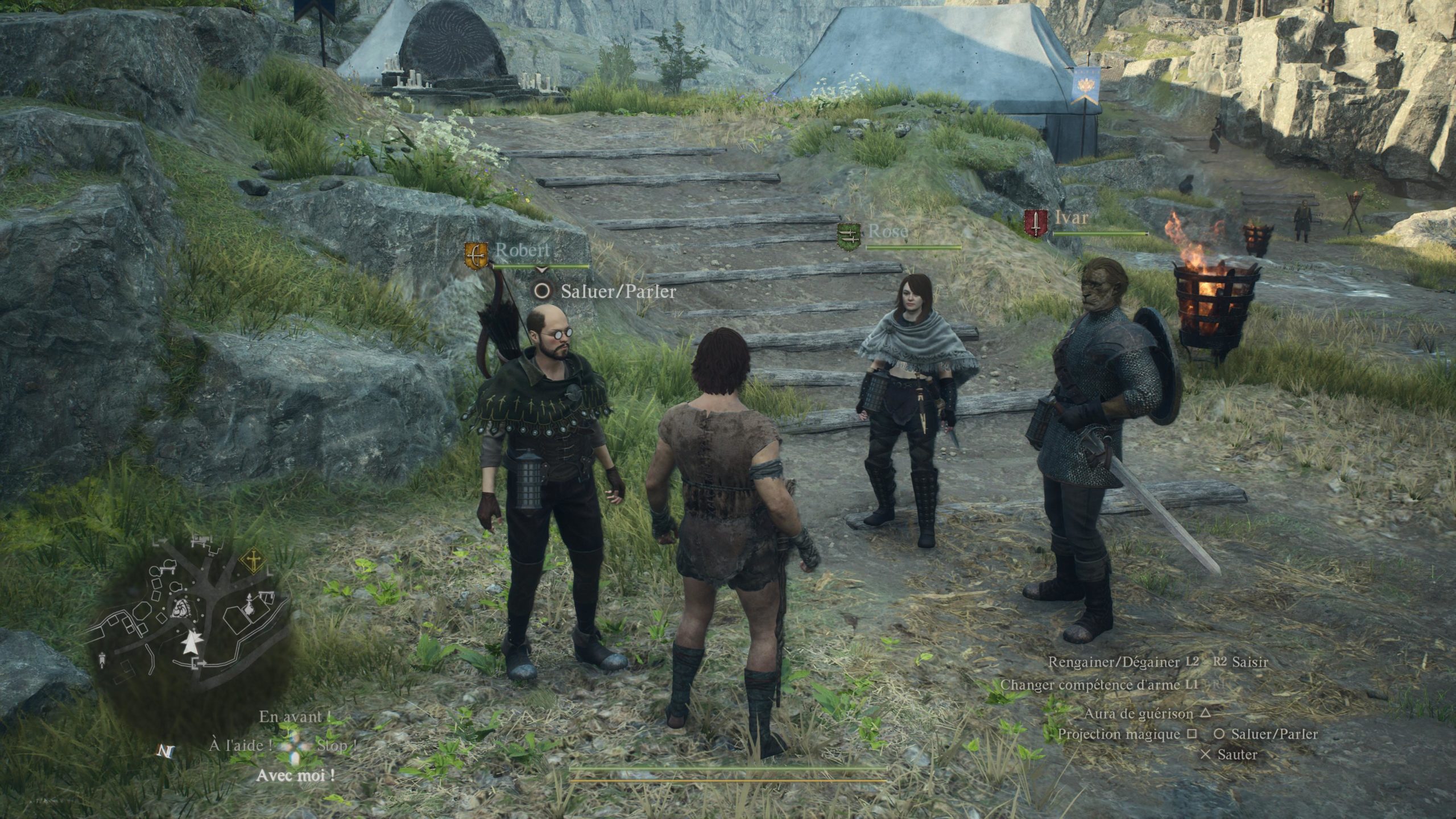Click Robert's archer vocation icon

point(477,255)
